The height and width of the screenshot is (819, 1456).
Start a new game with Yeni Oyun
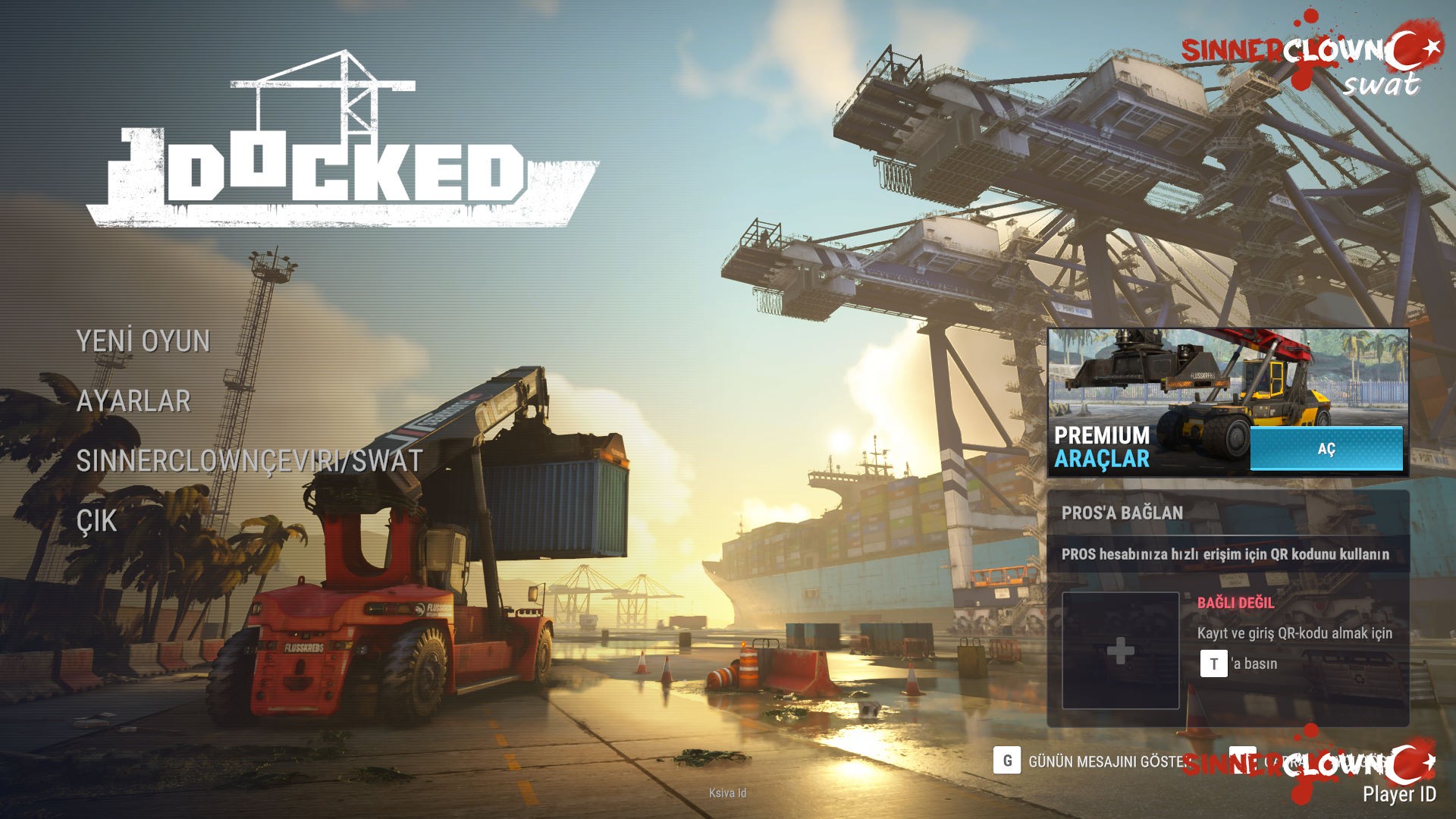[143, 341]
